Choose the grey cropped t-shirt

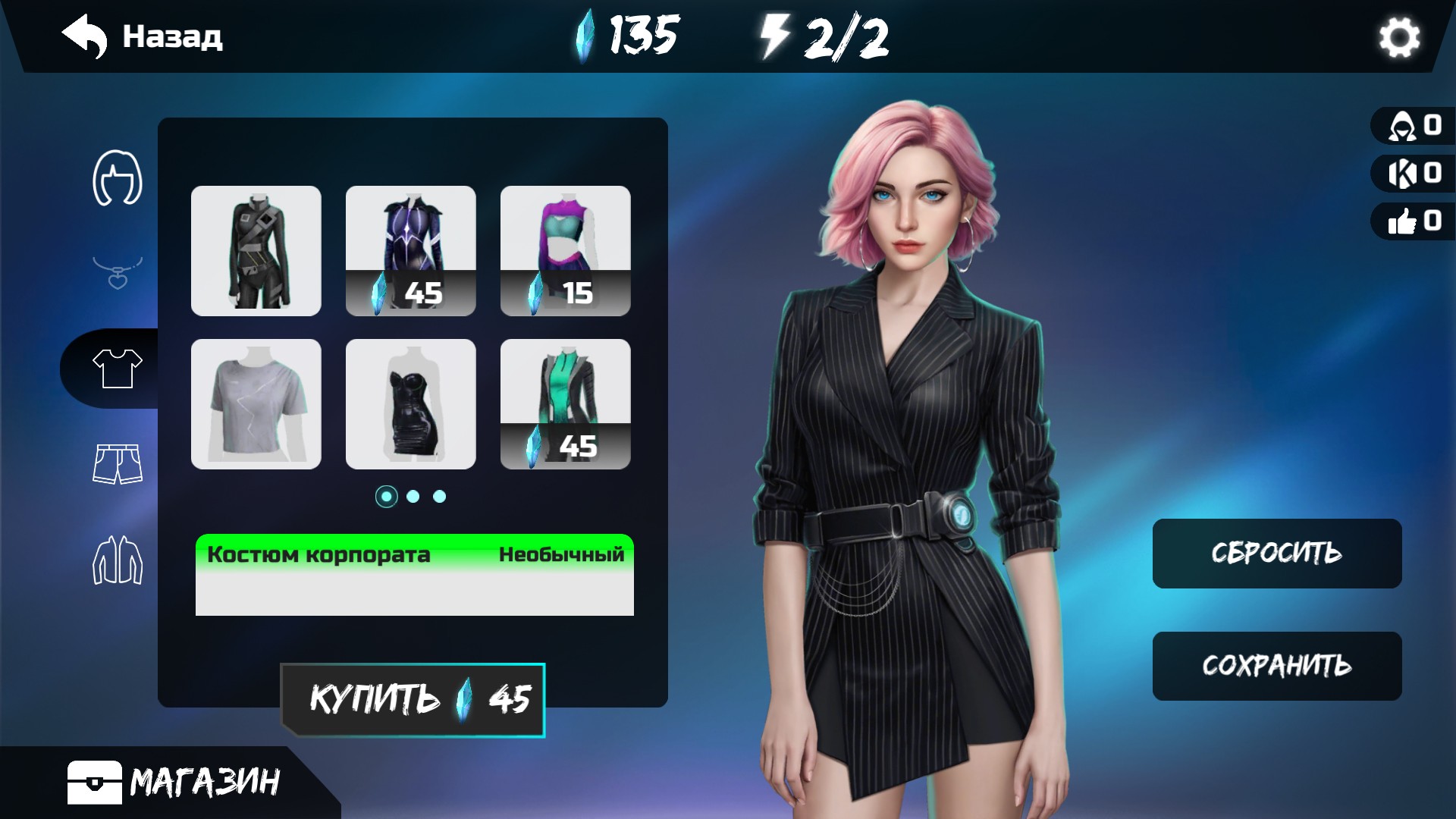(256, 404)
